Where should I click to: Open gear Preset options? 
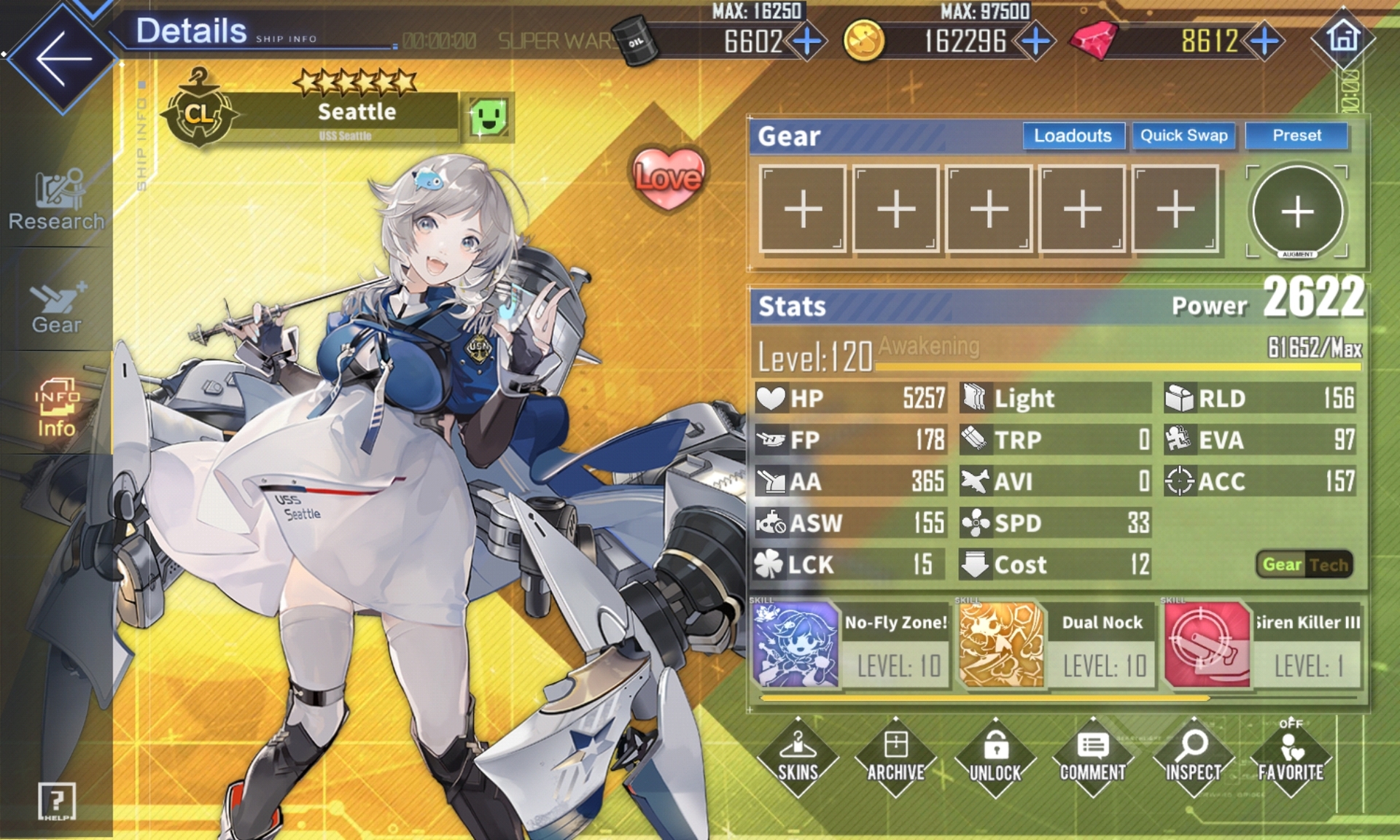[x=1296, y=136]
